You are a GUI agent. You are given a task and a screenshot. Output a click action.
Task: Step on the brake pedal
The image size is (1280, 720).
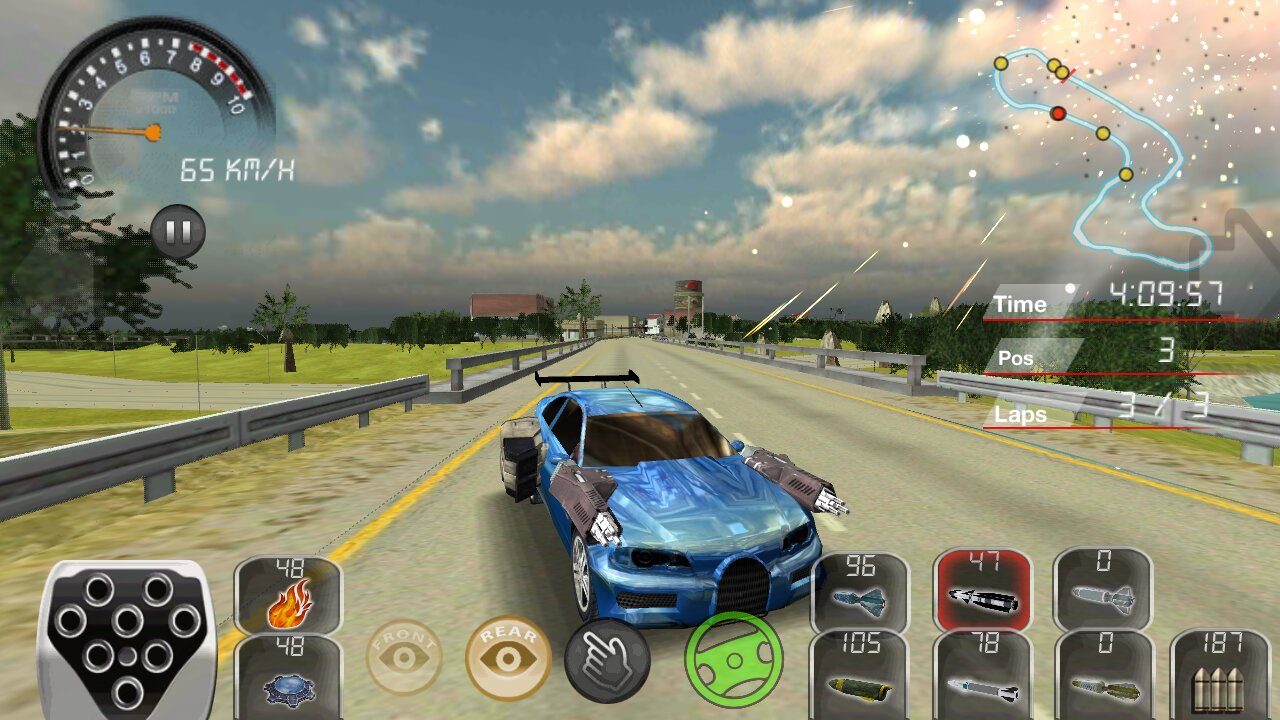[127, 636]
